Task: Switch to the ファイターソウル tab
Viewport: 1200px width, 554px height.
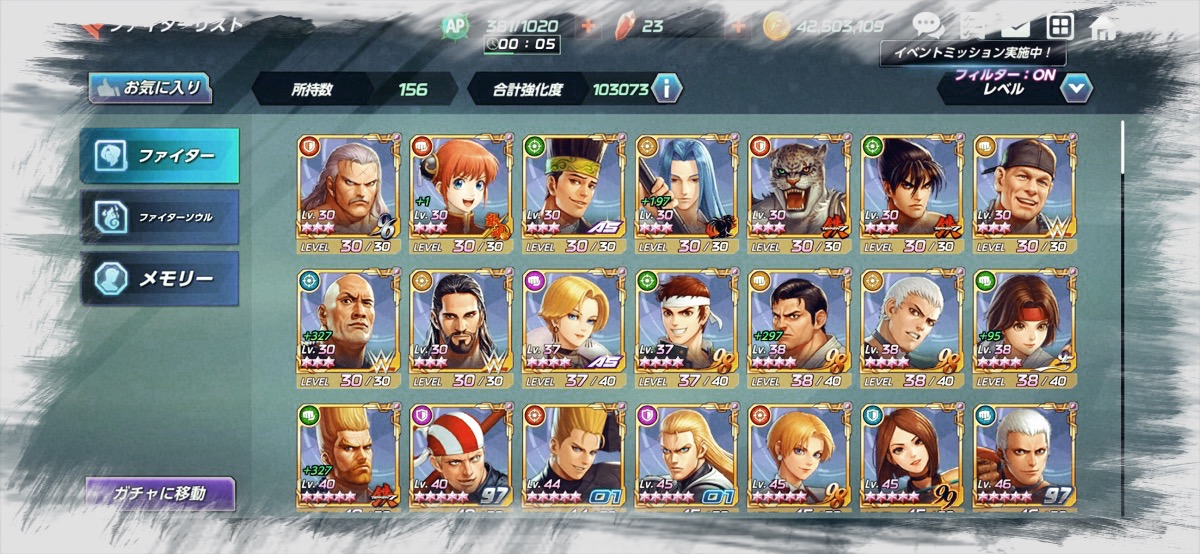Action: coord(160,216)
